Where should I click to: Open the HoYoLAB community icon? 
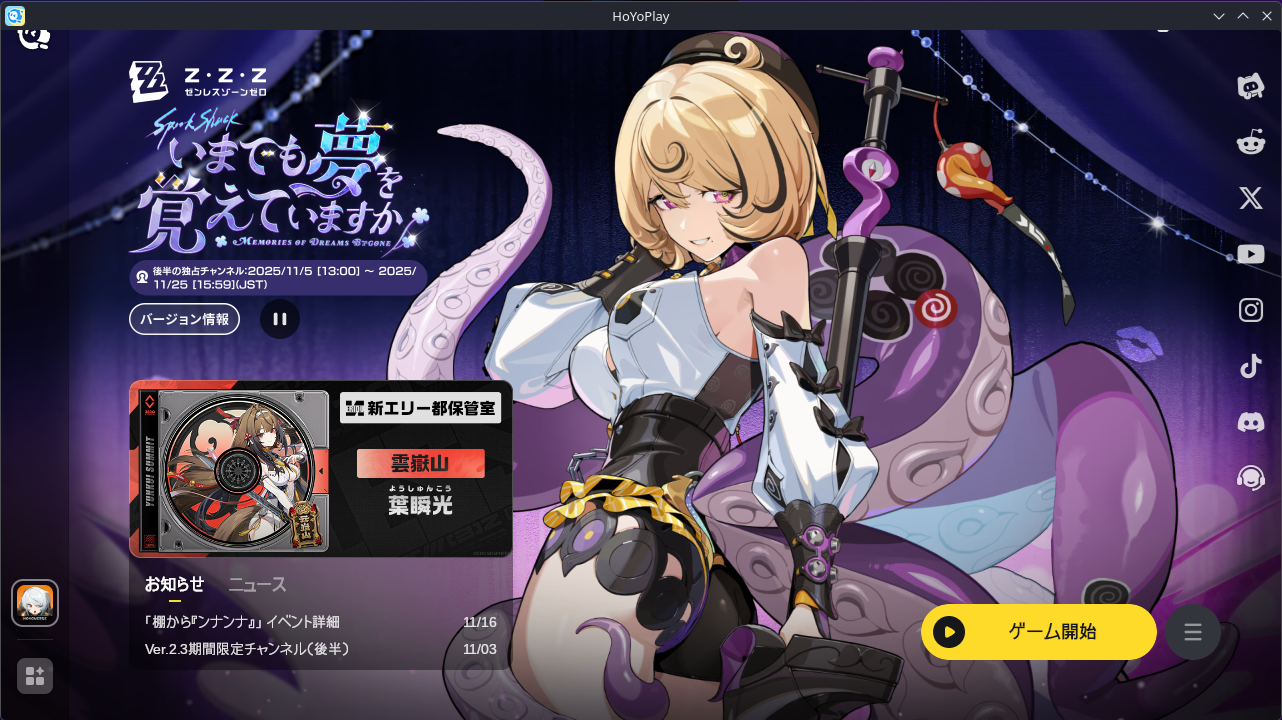(1250, 86)
